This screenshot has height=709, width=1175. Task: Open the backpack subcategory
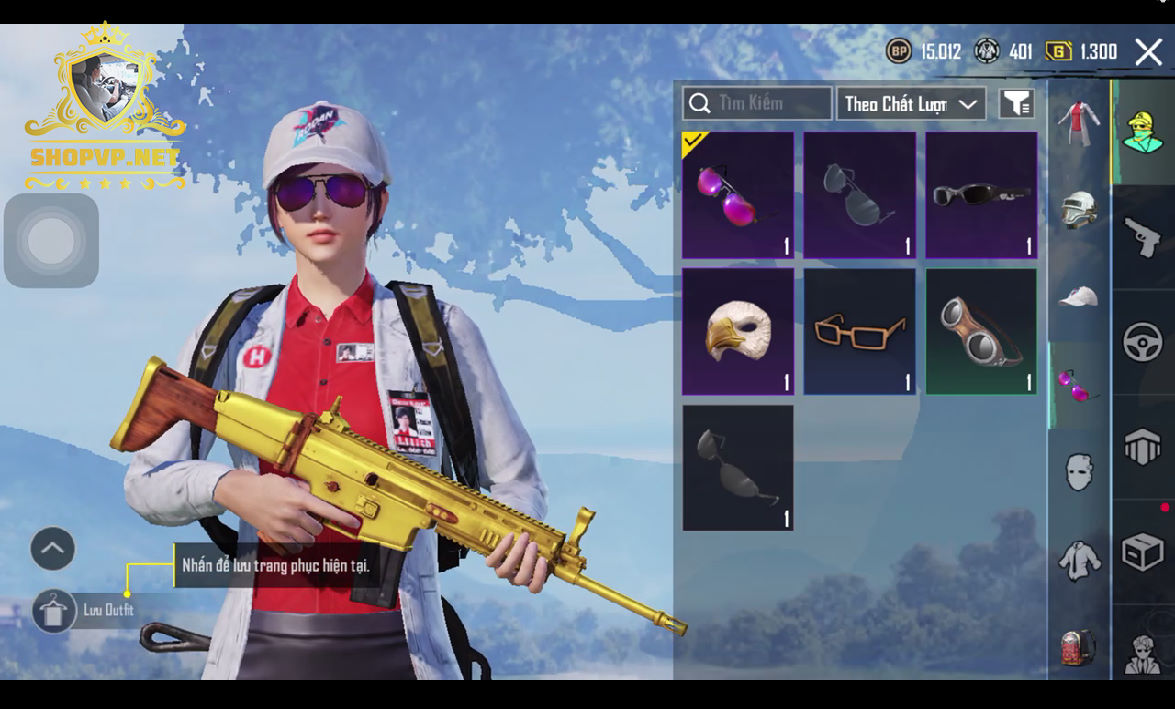pos(1079,647)
